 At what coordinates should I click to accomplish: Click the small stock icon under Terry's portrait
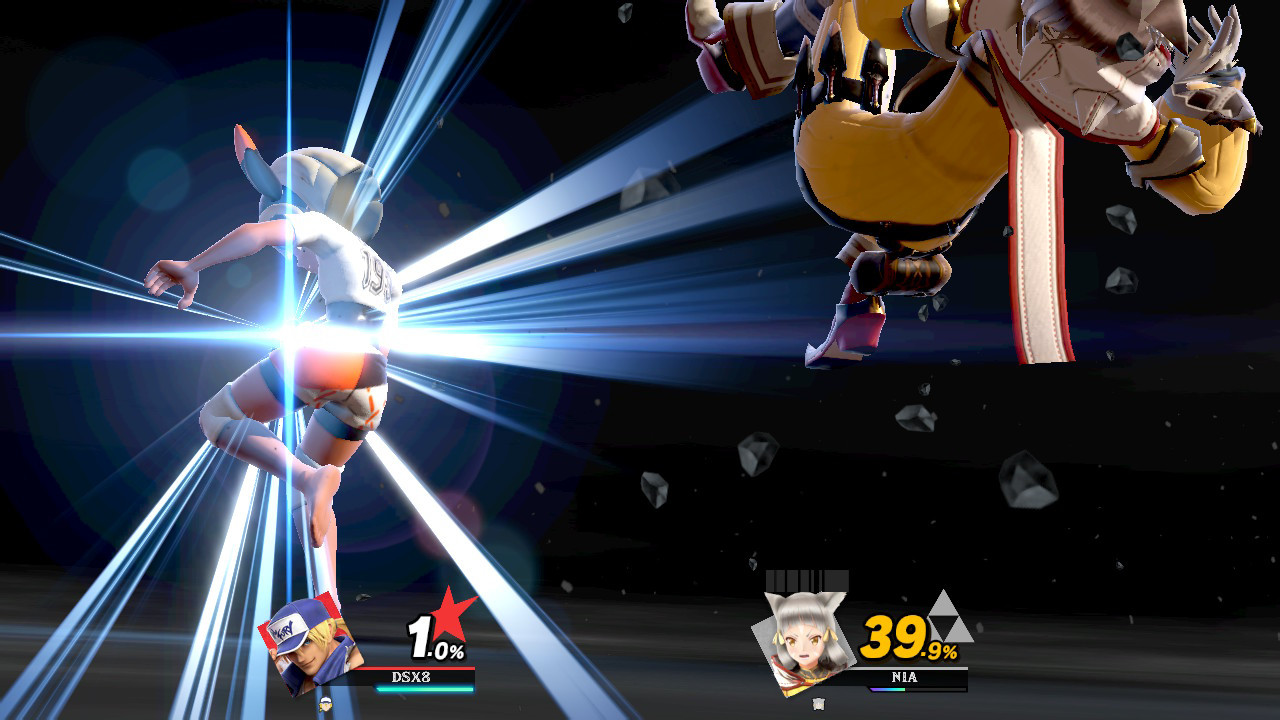325,703
